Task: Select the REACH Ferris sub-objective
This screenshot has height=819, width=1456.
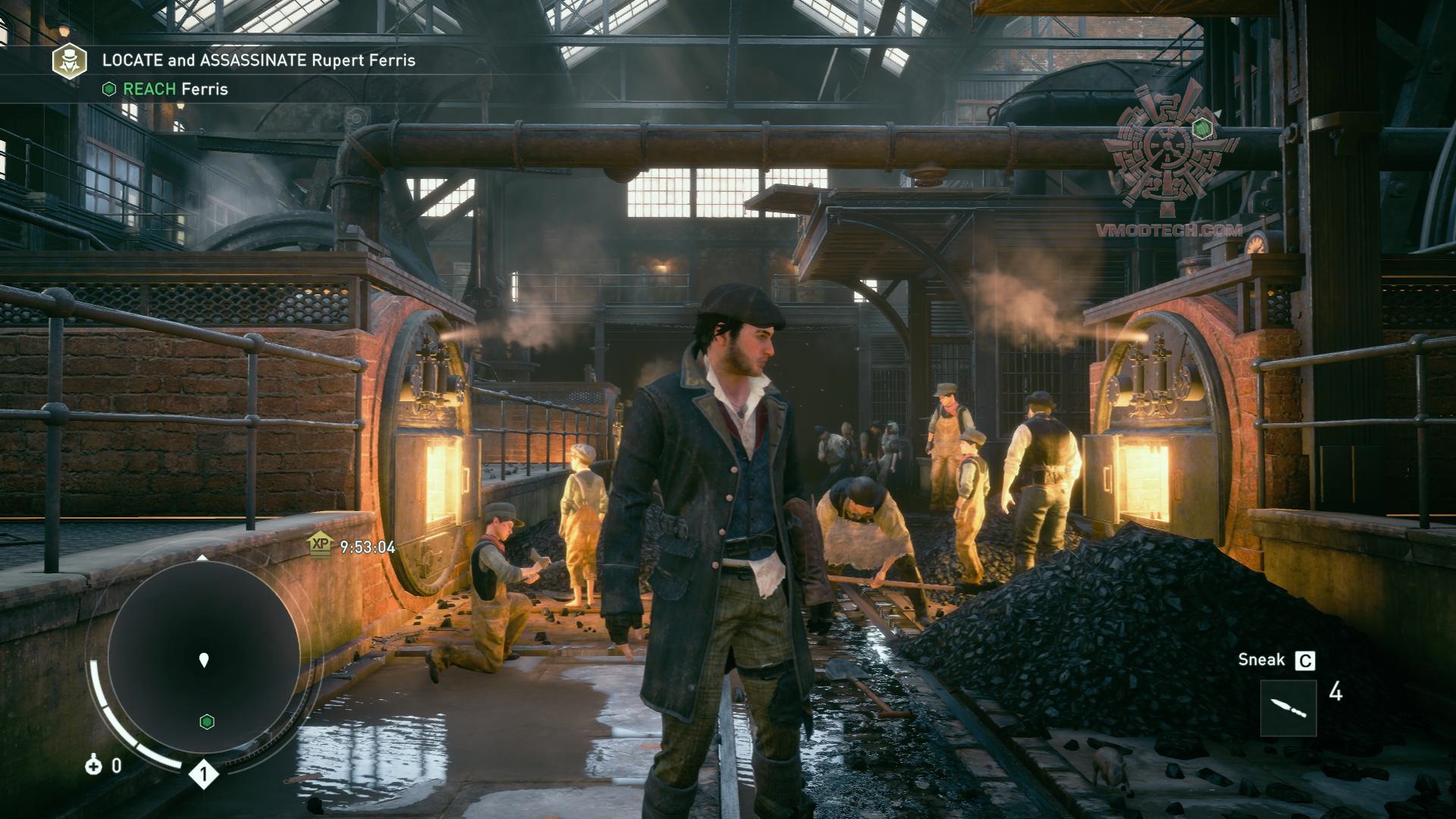Action: click(165, 89)
